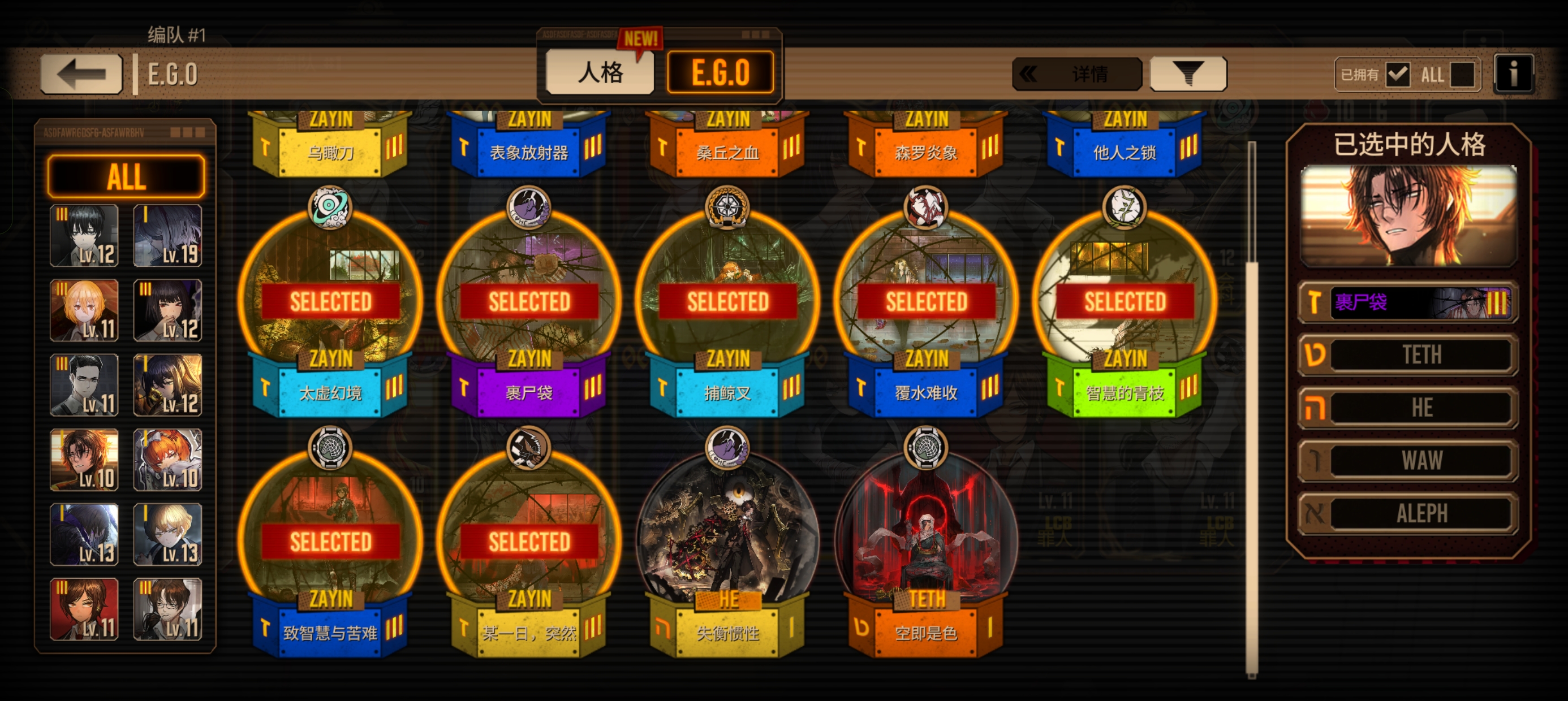
Task: Tick the ALL checkbox
Action: (1462, 75)
